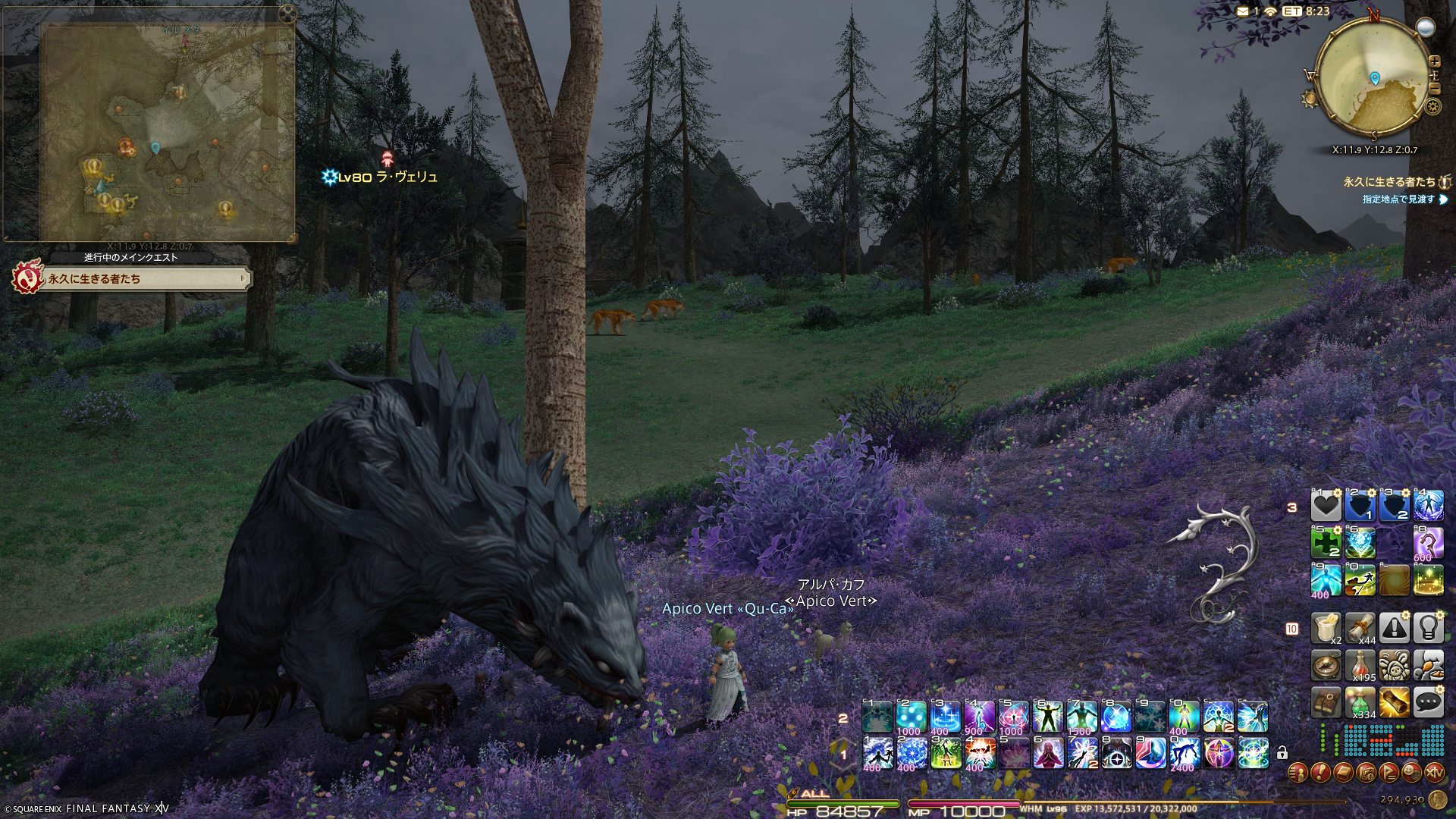The image size is (1456, 819).
Task: Use the brass compass item
Action: [x=1326, y=667]
